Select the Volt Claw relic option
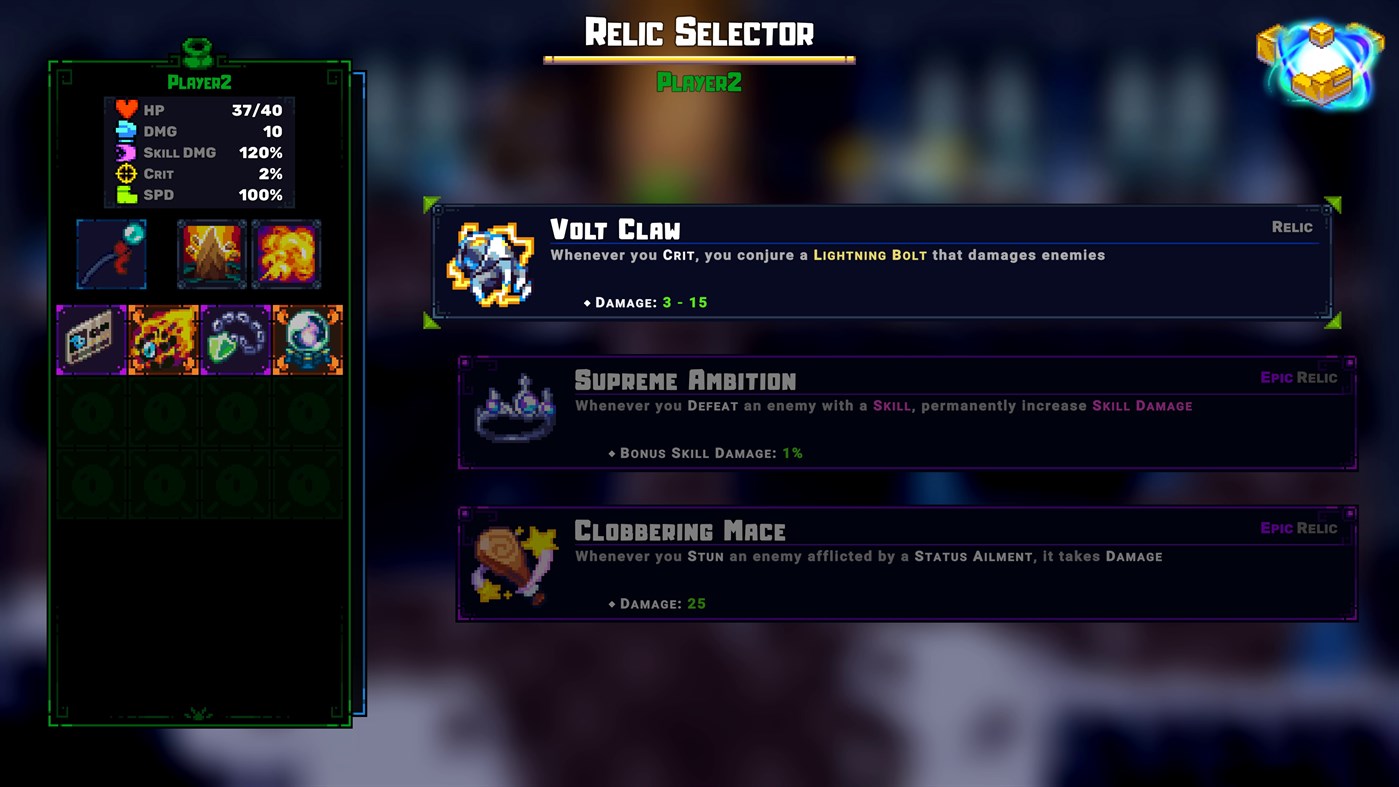 (880, 260)
